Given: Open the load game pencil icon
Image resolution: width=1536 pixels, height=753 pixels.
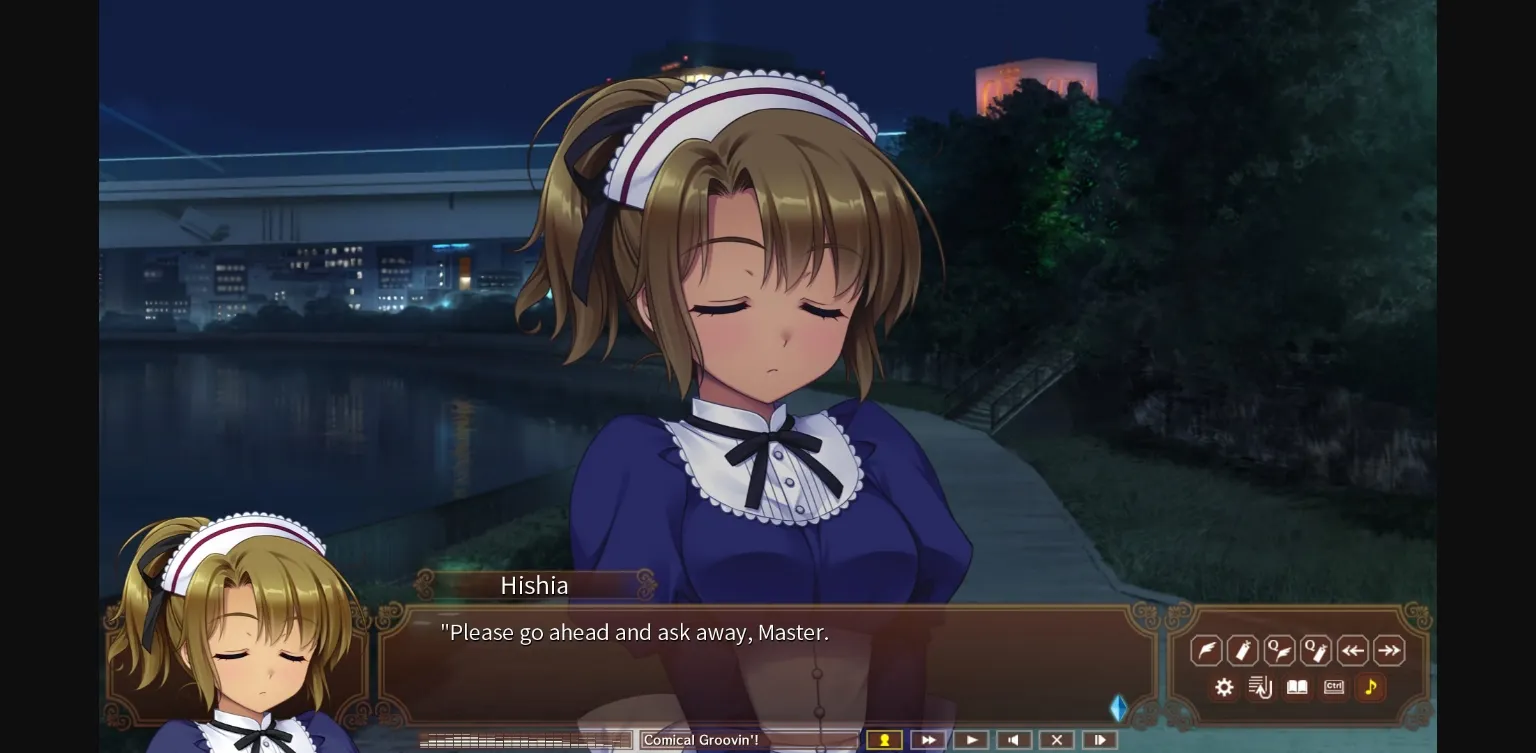Looking at the screenshot, I should pos(1242,650).
